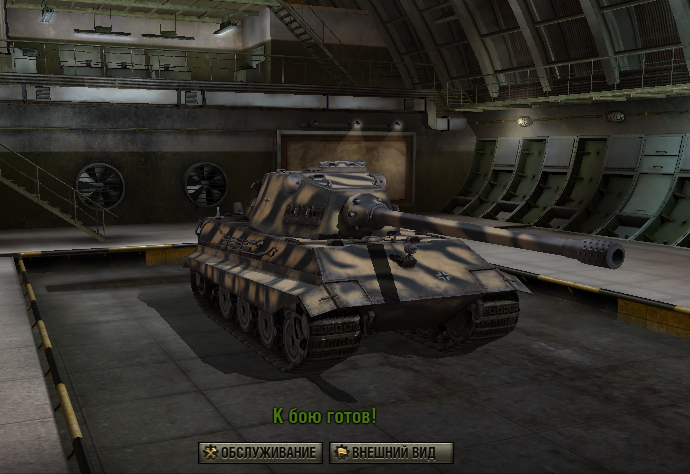Open the Внешний вид appearance button

391,453
